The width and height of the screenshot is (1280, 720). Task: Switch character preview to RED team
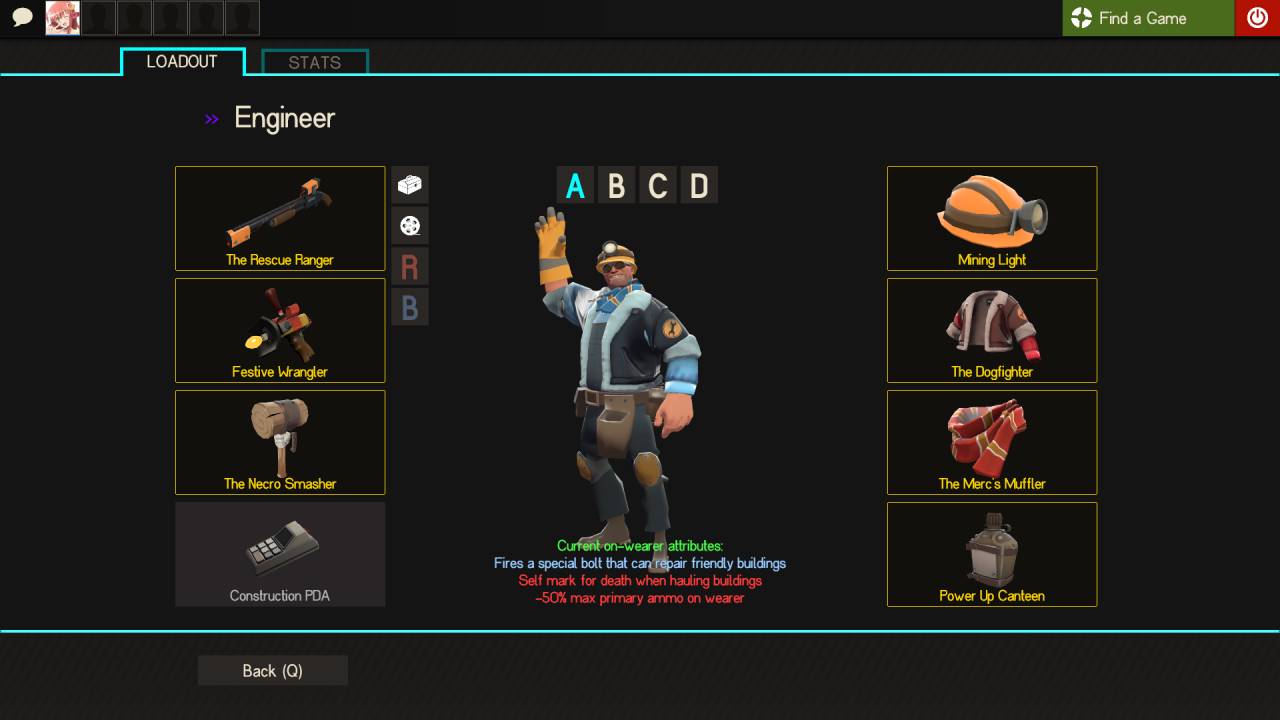[x=410, y=267]
